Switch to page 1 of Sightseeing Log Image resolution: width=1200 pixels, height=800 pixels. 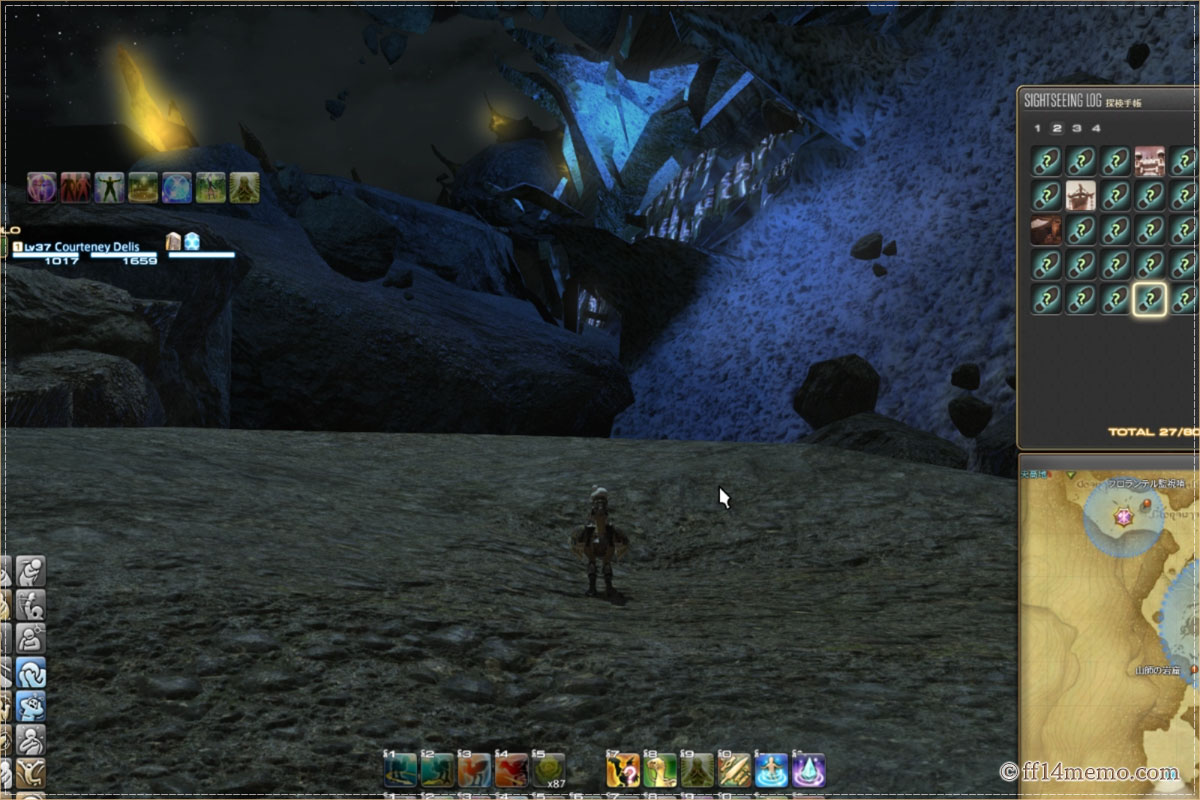[x=1037, y=128]
